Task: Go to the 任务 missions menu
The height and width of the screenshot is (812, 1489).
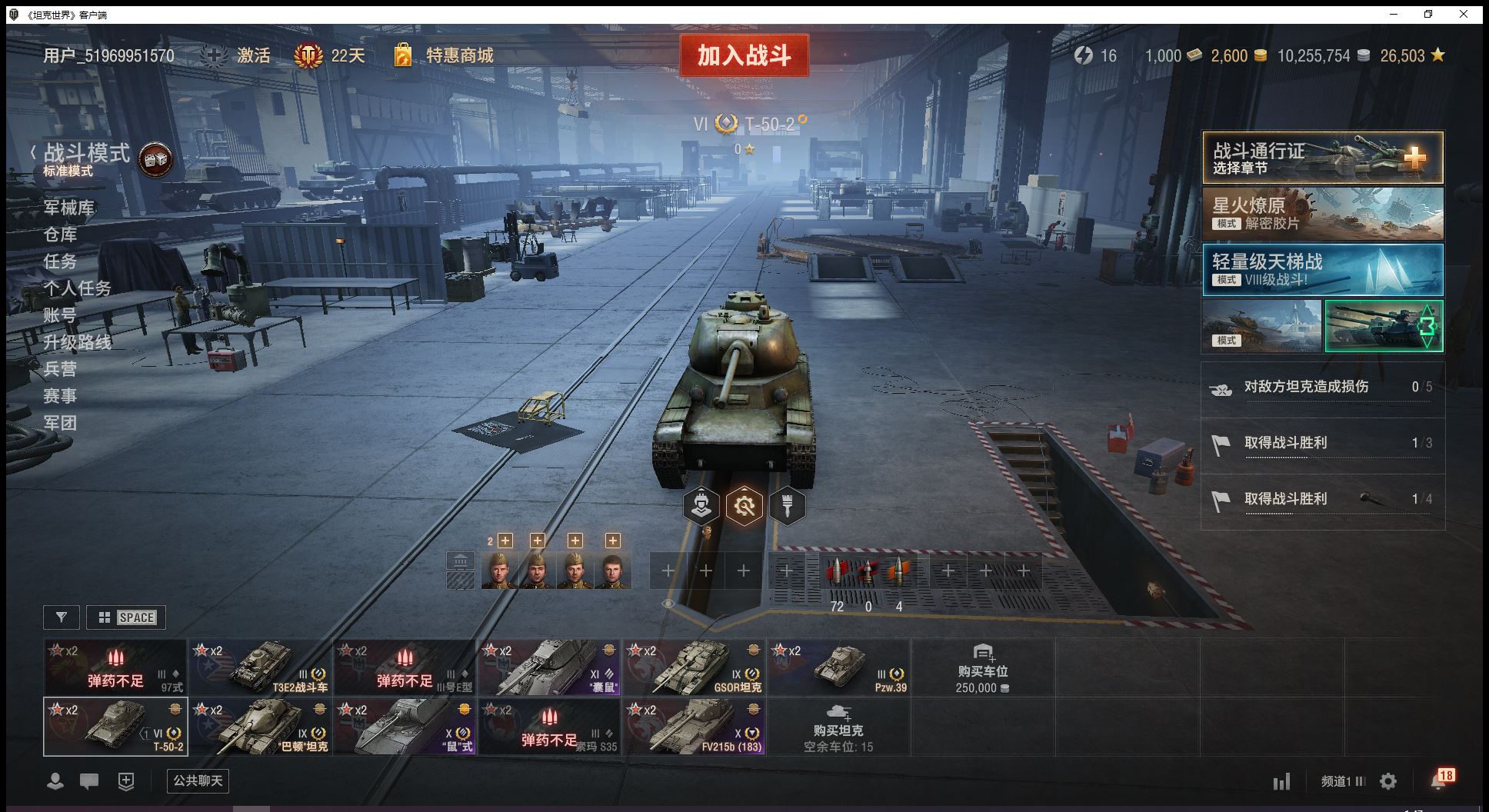Action: click(60, 261)
